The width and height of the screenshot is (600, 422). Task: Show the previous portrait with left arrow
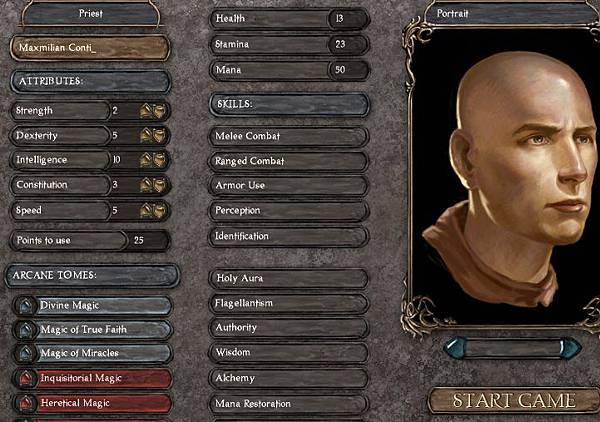[x=455, y=347]
